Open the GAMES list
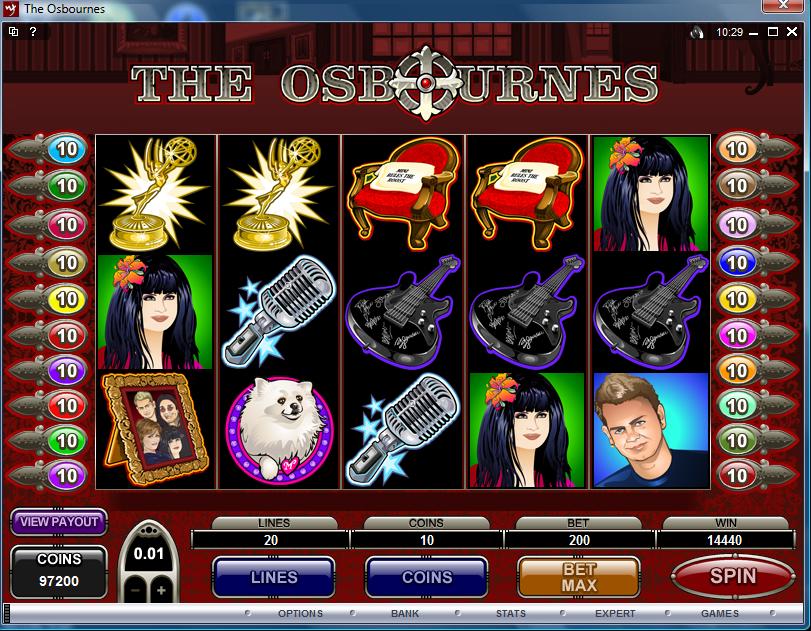Viewport: 811px width, 631px height. [719, 613]
